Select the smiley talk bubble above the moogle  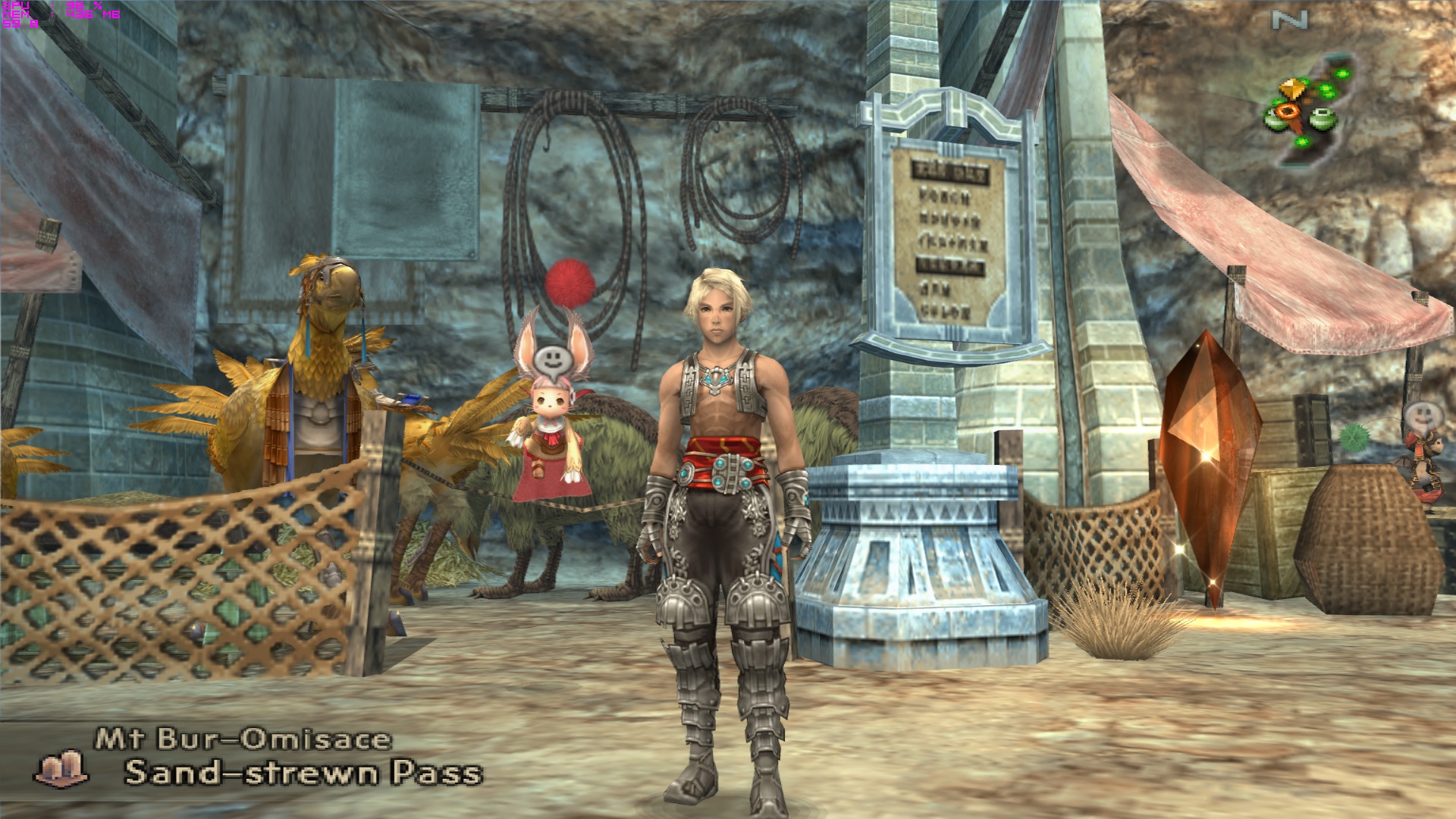coord(548,359)
